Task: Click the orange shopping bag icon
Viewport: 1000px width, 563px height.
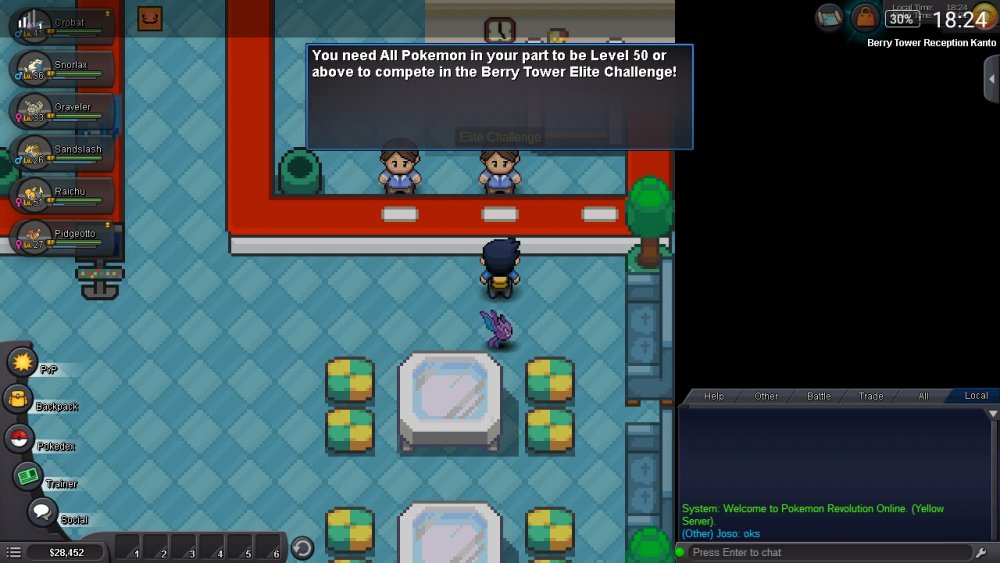Action: 865,17
